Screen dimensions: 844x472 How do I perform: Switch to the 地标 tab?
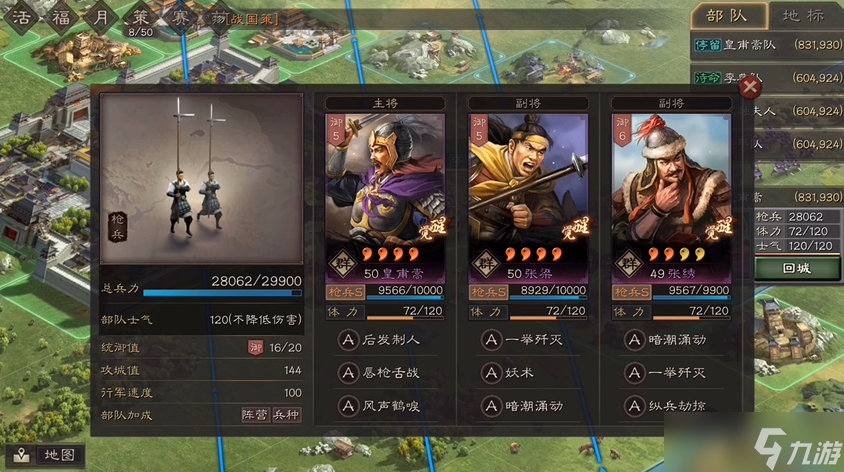tap(803, 15)
